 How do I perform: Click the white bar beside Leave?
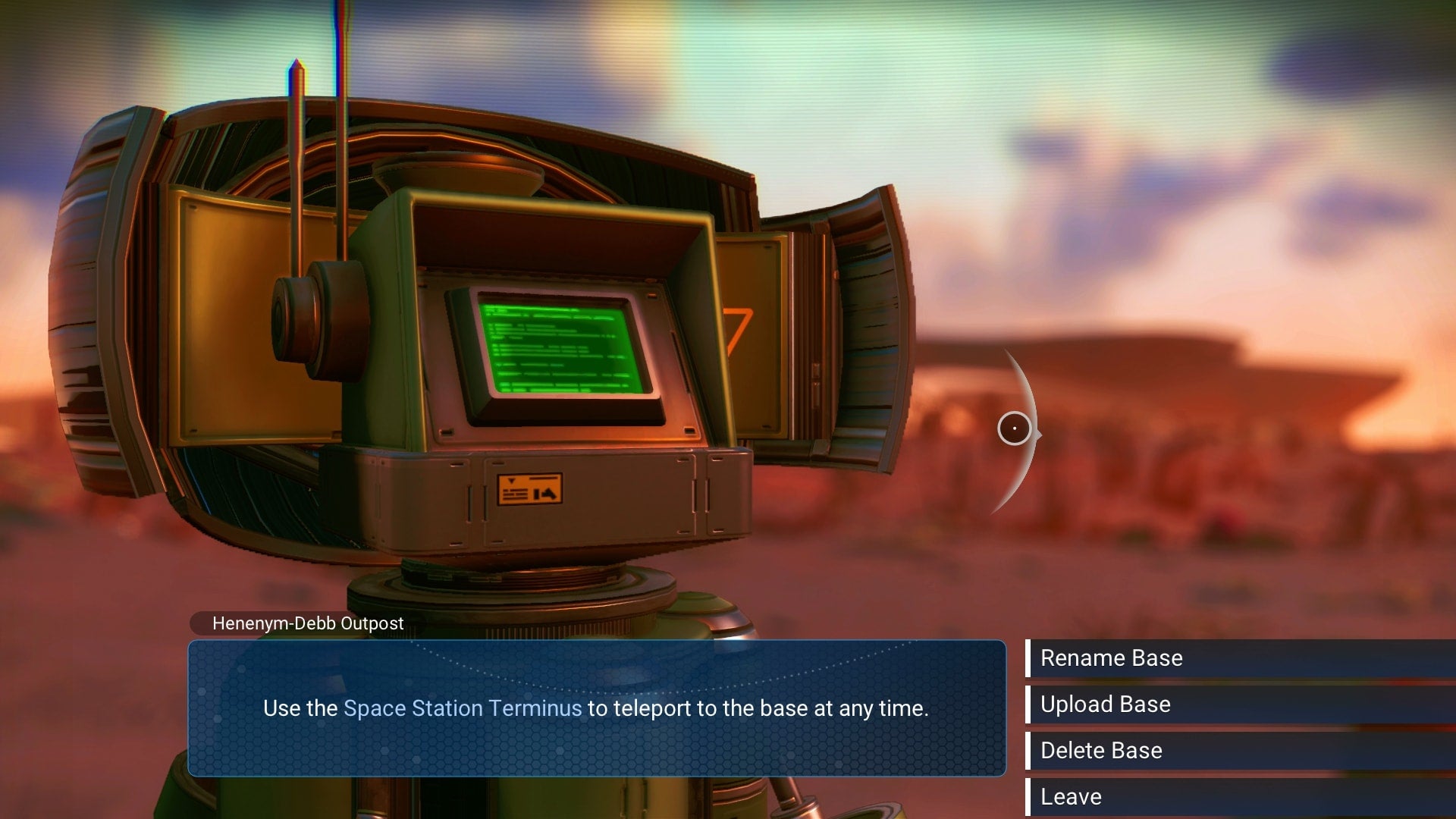click(x=1030, y=796)
